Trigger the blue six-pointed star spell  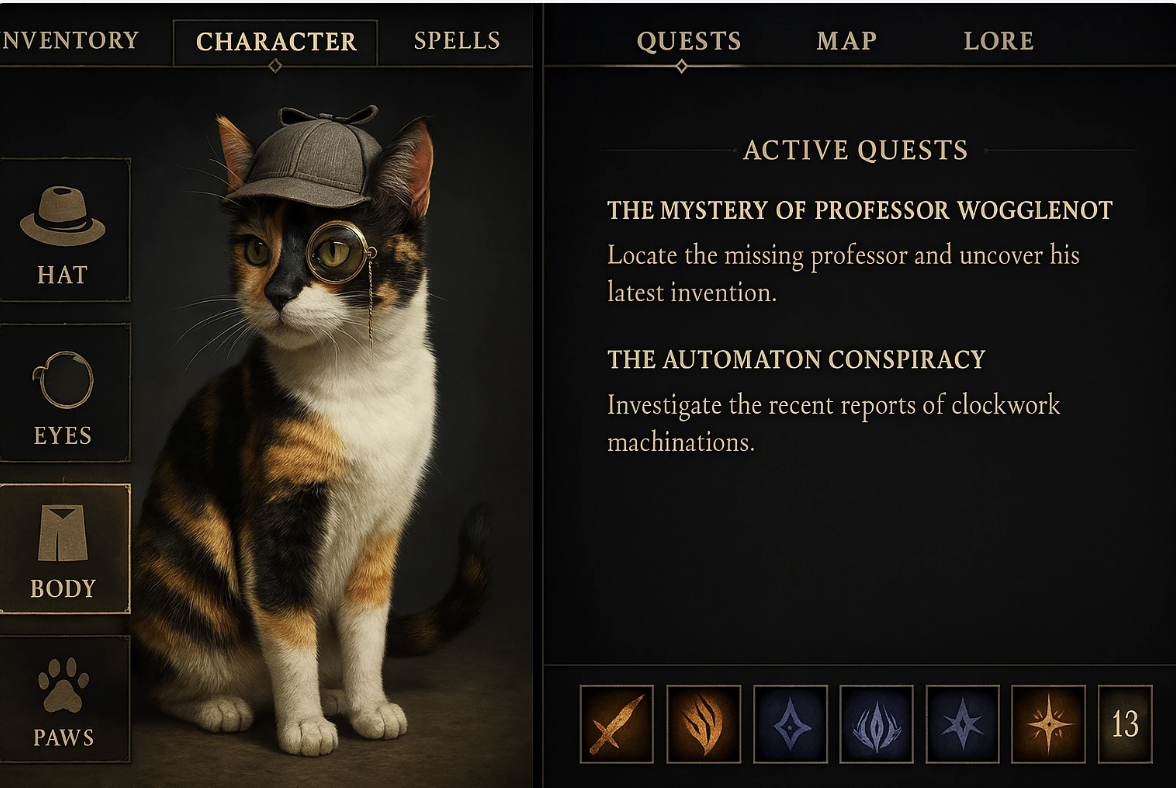962,723
